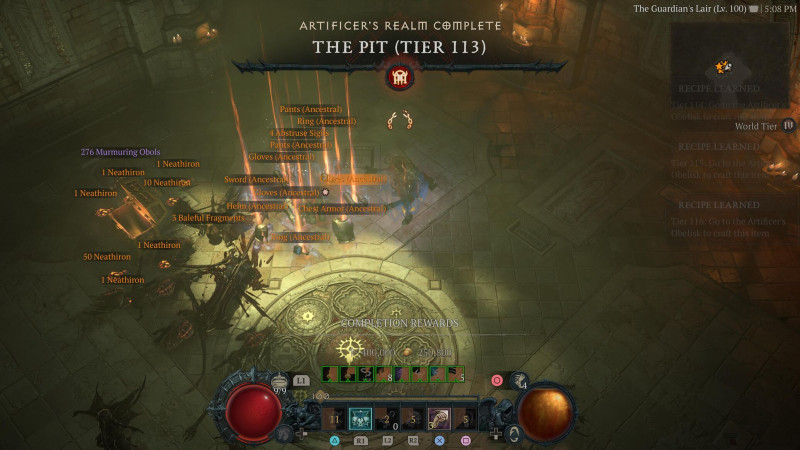This screenshot has width=800, height=450.
Task: Loot the Chest Armor (Ancestral) label
Action: [344, 209]
